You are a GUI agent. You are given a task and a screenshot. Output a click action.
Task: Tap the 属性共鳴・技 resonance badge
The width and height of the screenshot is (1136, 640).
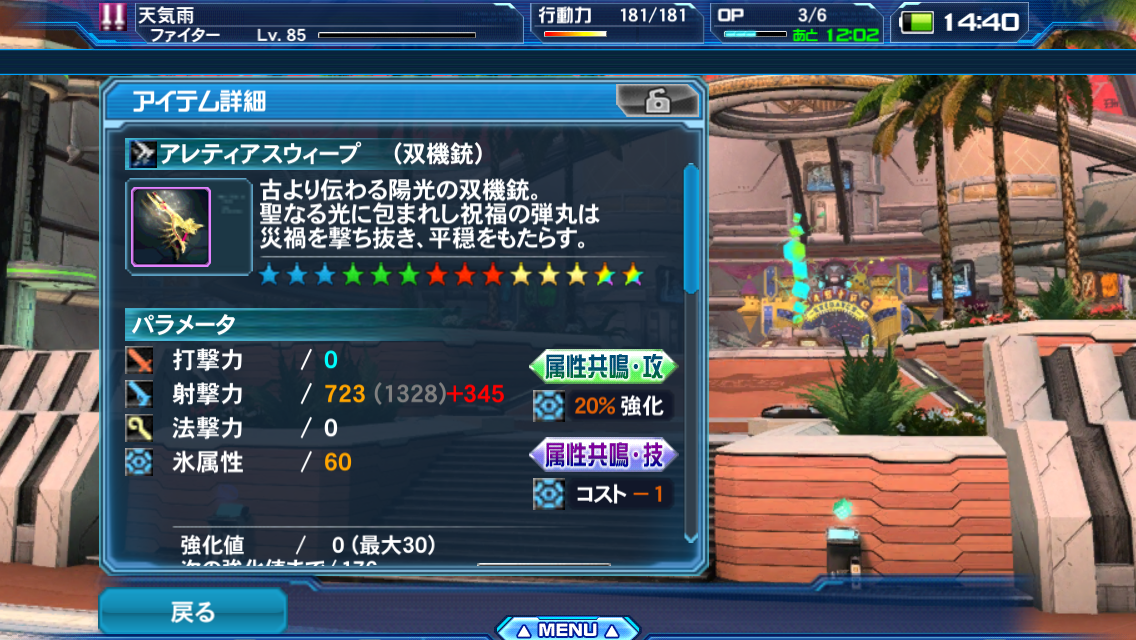point(603,455)
